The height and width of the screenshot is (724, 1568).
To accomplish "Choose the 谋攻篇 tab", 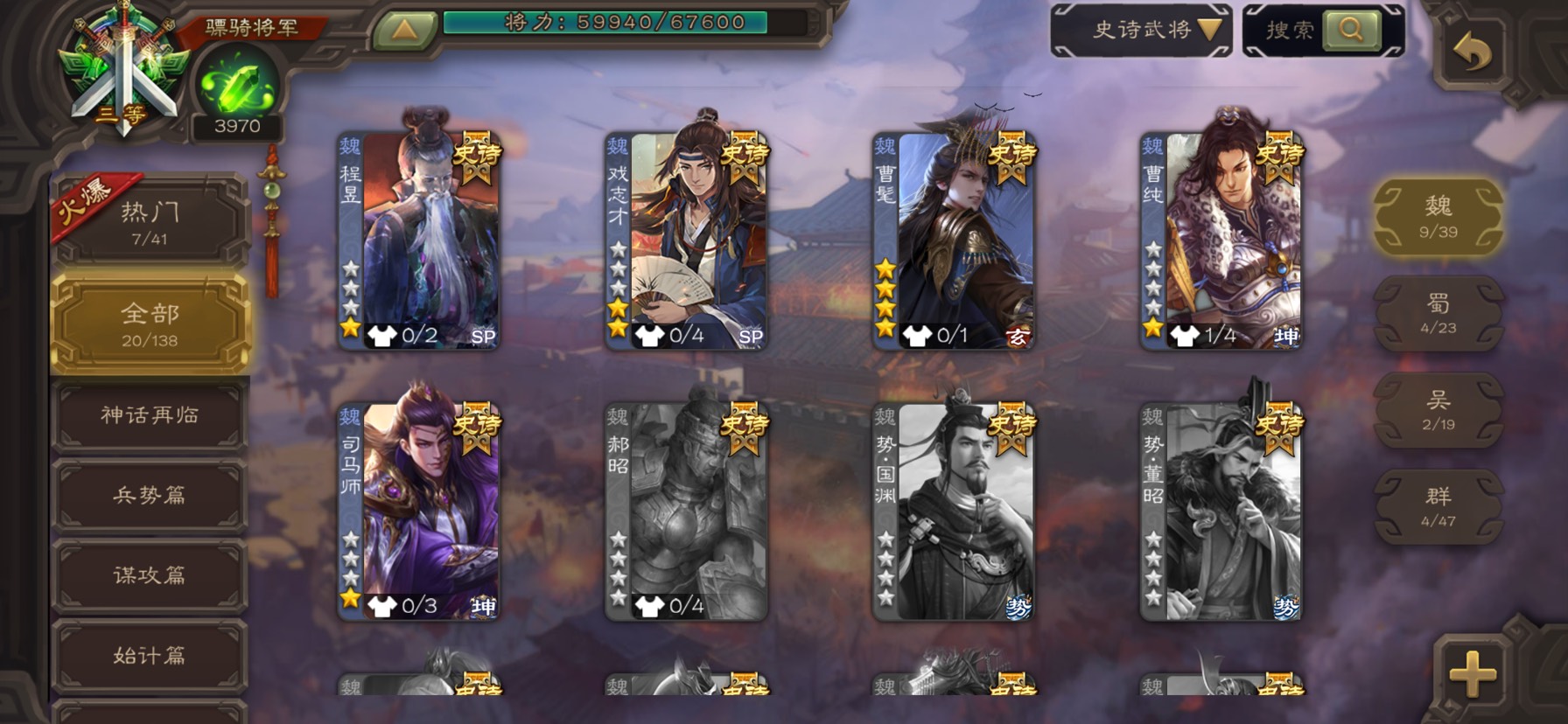I will tap(150, 575).
